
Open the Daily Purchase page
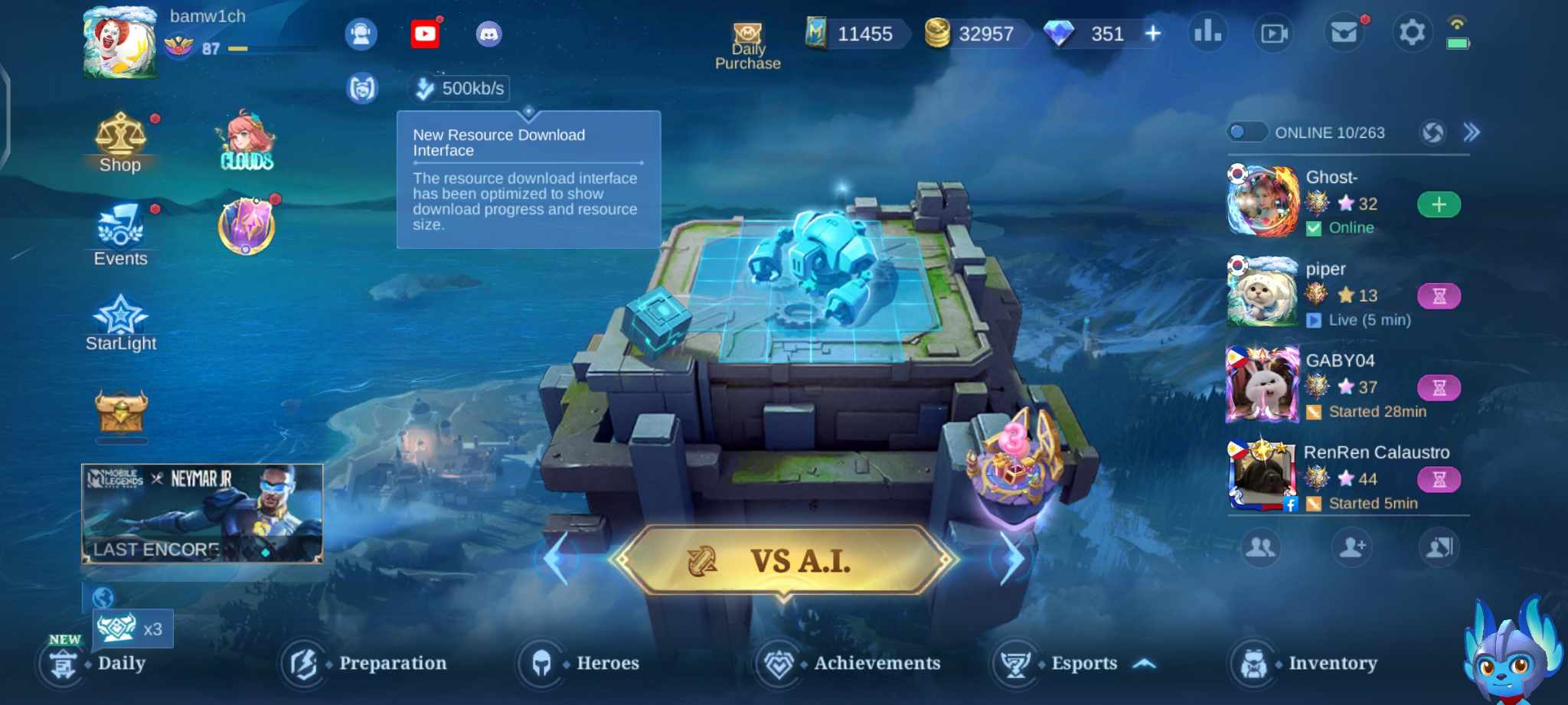(x=746, y=36)
